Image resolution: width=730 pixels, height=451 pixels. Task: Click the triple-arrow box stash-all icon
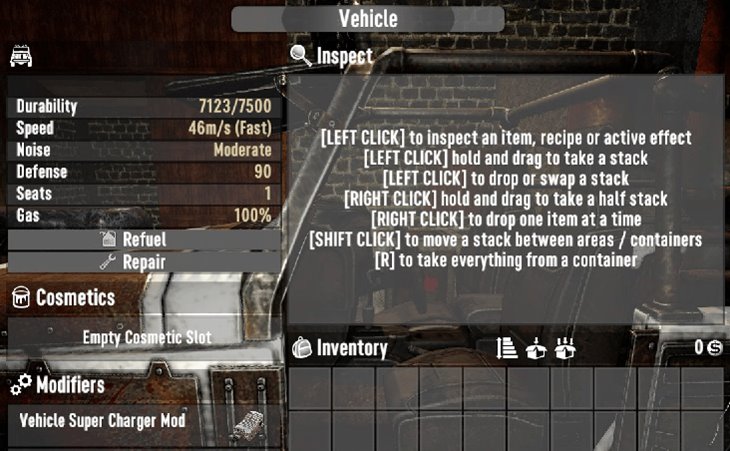click(565, 348)
